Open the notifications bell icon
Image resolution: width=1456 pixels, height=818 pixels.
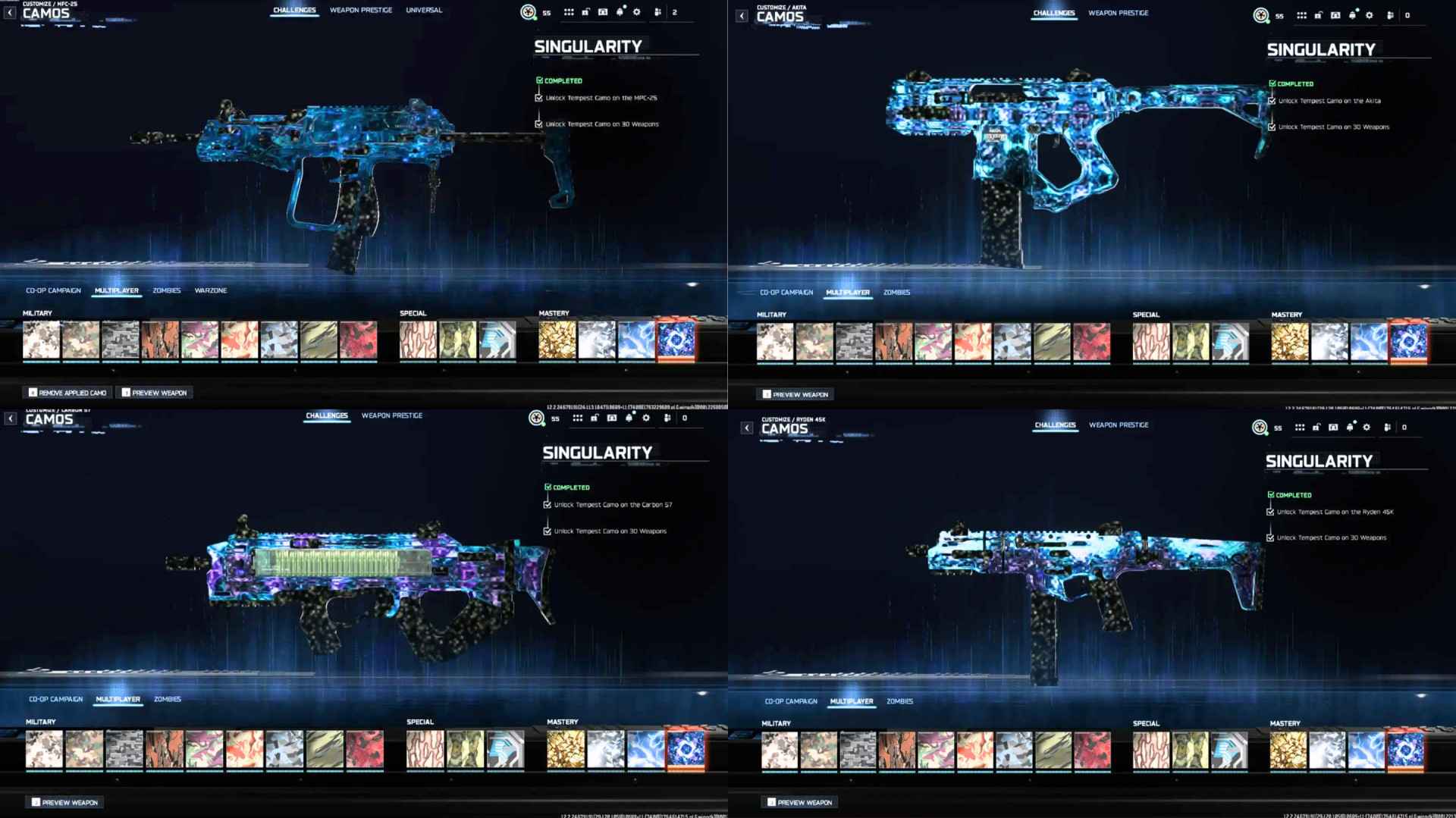[x=621, y=11]
